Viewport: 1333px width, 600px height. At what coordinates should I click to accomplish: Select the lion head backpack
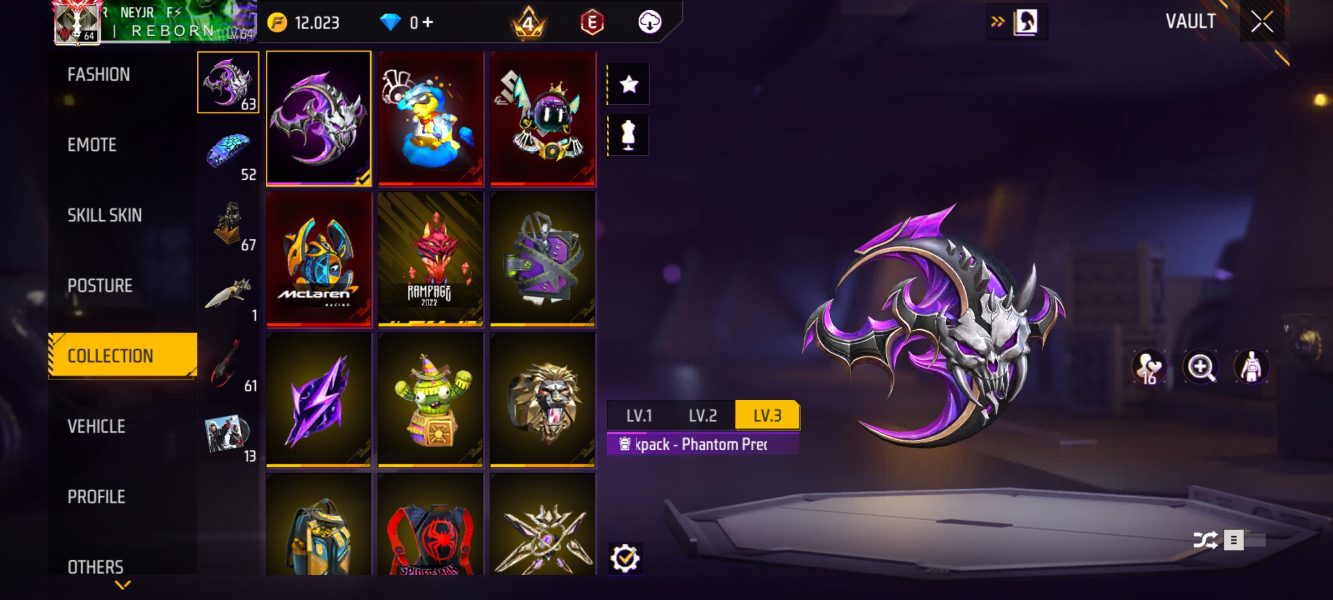pos(542,399)
